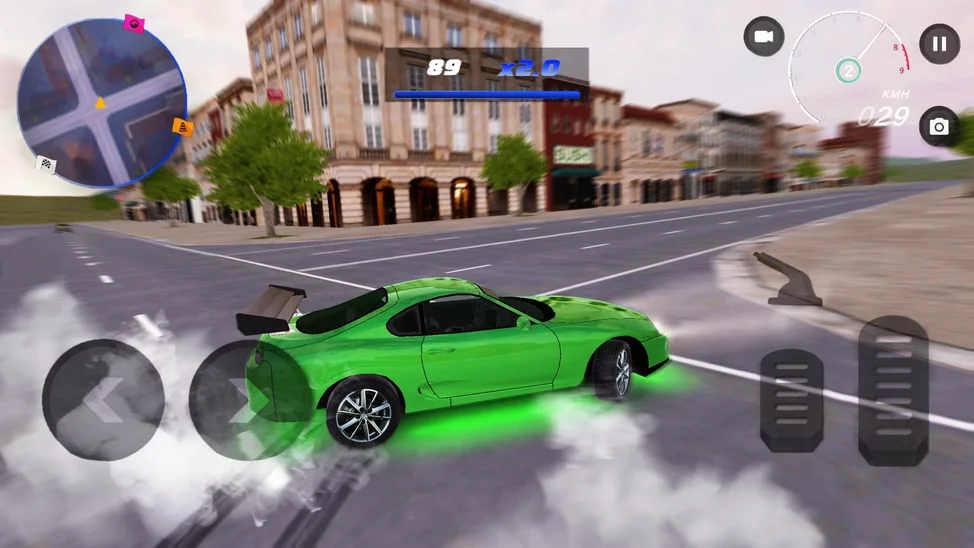Tap the accelerator gas pedal
Screen dimensions: 974x548
(x=893, y=390)
